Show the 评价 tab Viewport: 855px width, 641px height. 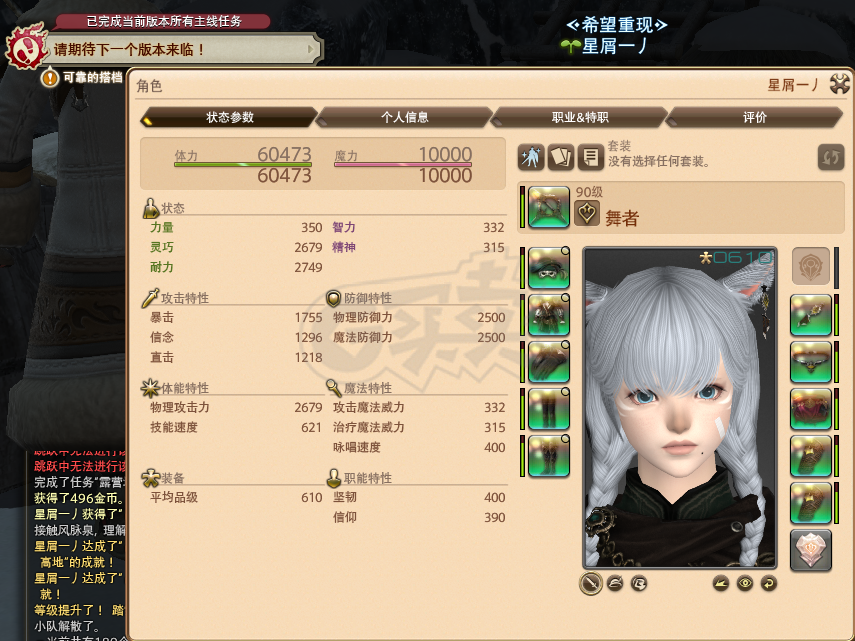click(754, 117)
